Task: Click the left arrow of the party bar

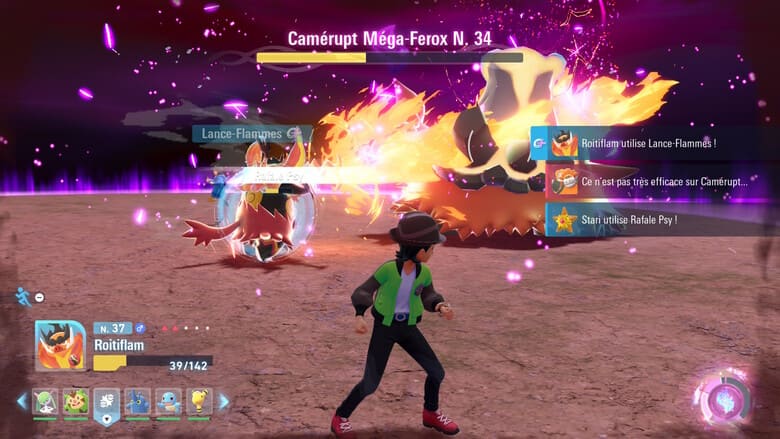Action: 22,401
